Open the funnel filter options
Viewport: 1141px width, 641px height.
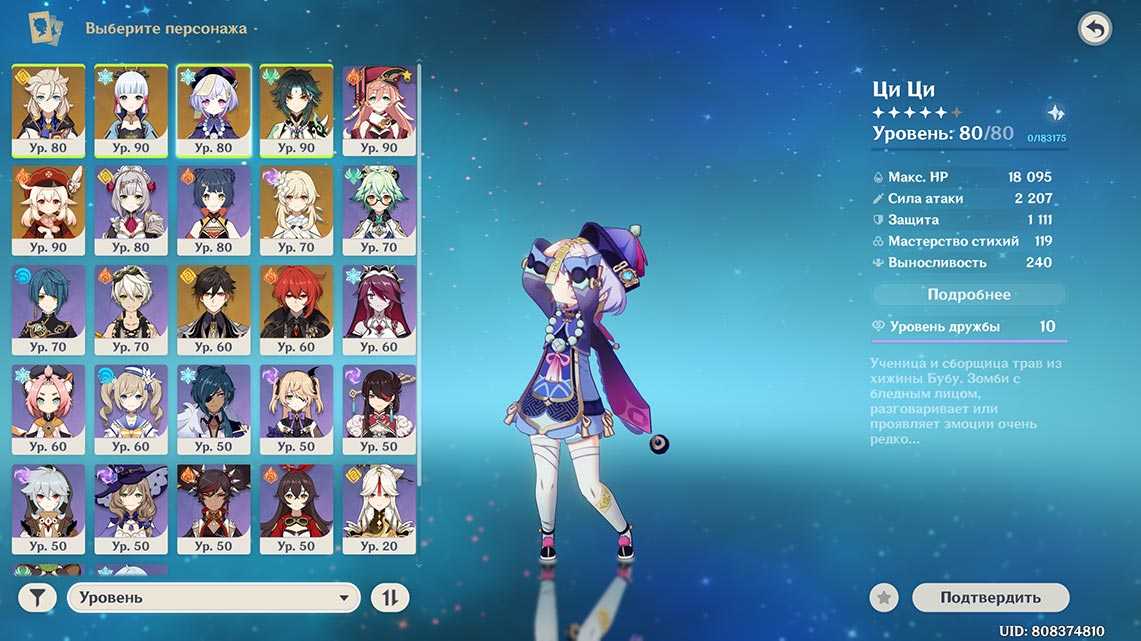37,598
